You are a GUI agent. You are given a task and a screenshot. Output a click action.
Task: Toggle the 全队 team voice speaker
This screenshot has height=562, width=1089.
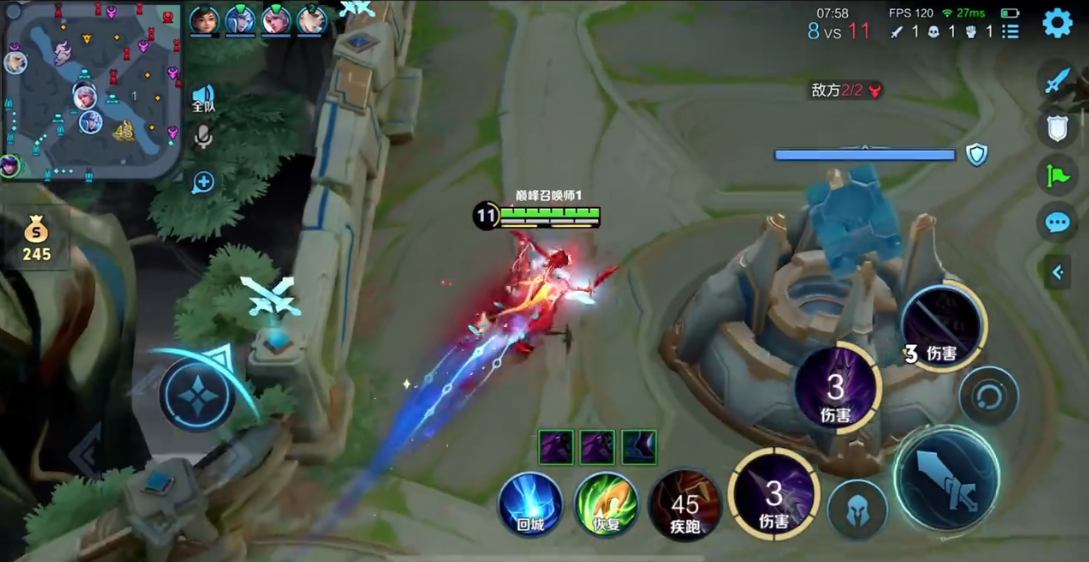pyautogui.click(x=203, y=99)
